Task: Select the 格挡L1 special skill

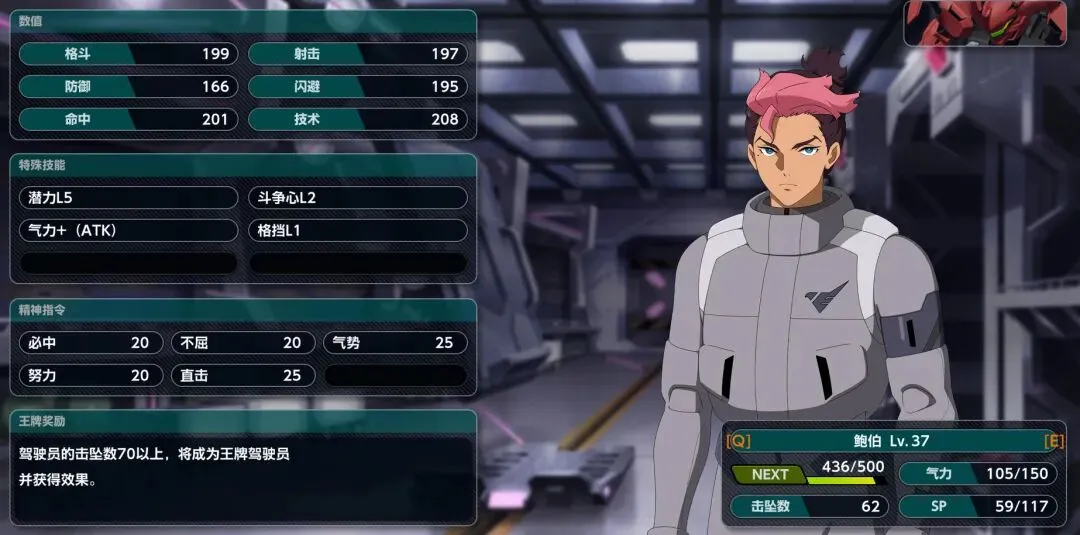Action: click(357, 231)
